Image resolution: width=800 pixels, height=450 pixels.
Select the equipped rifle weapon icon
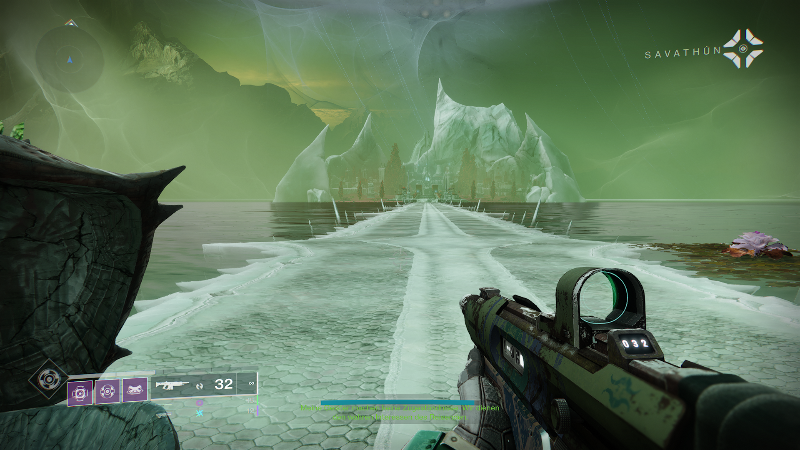tap(173, 384)
